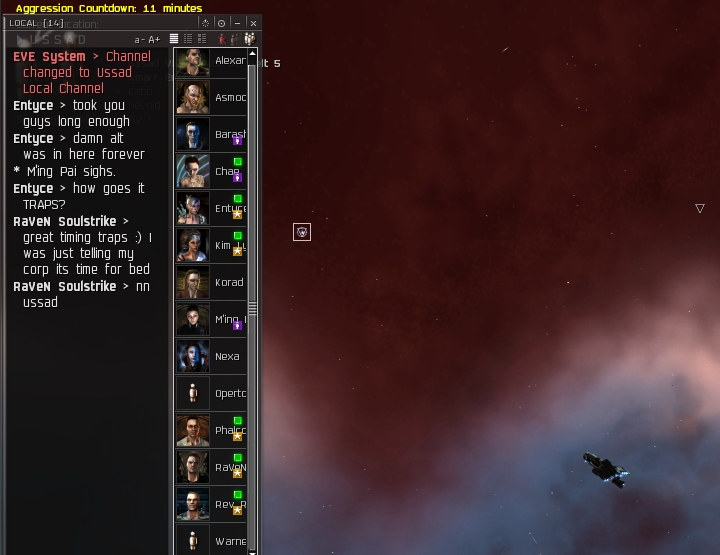Click M'ing Pai's portrait in member list

click(x=193, y=319)
